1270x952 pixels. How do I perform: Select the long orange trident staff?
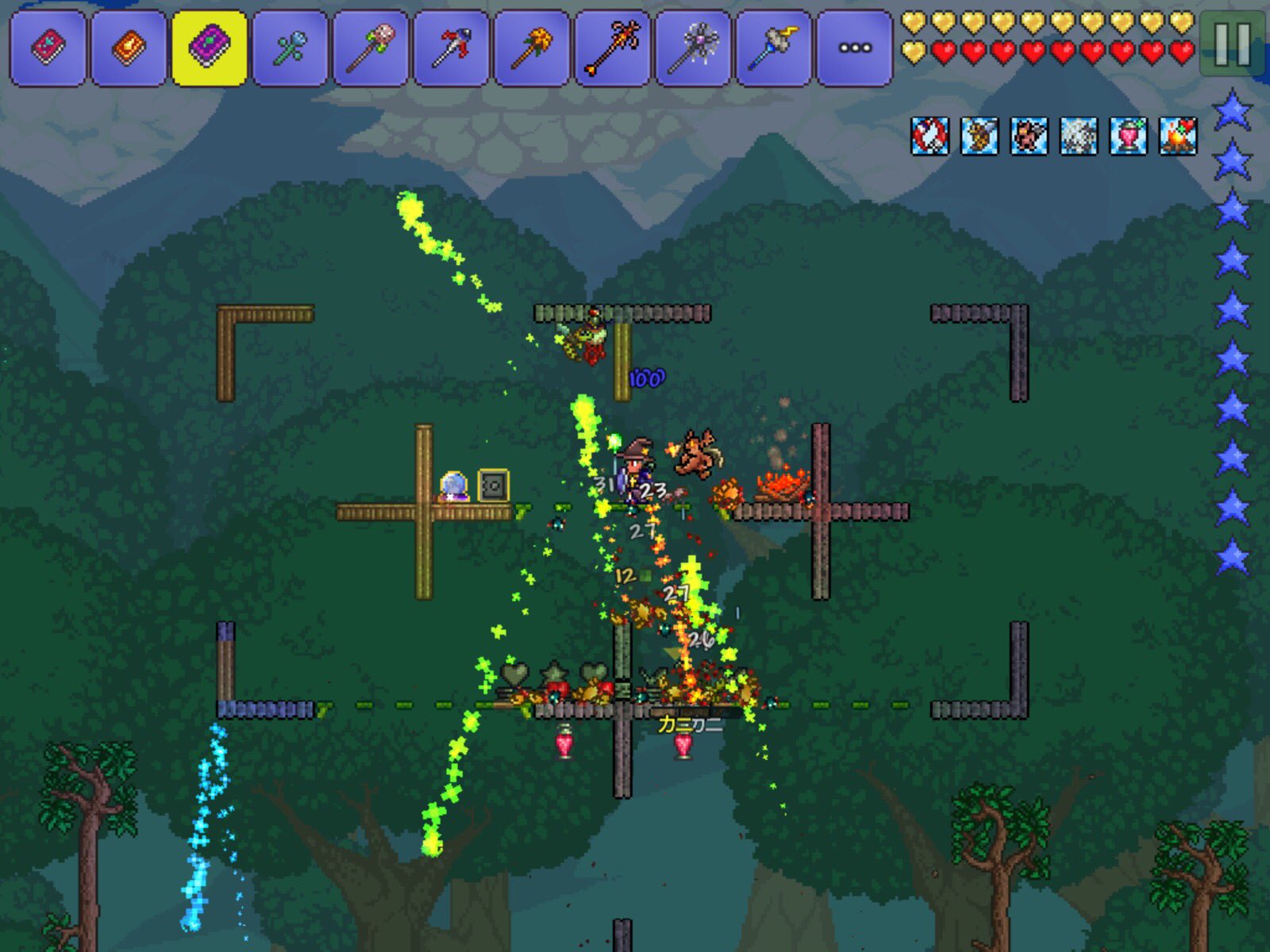coord(613,48)
